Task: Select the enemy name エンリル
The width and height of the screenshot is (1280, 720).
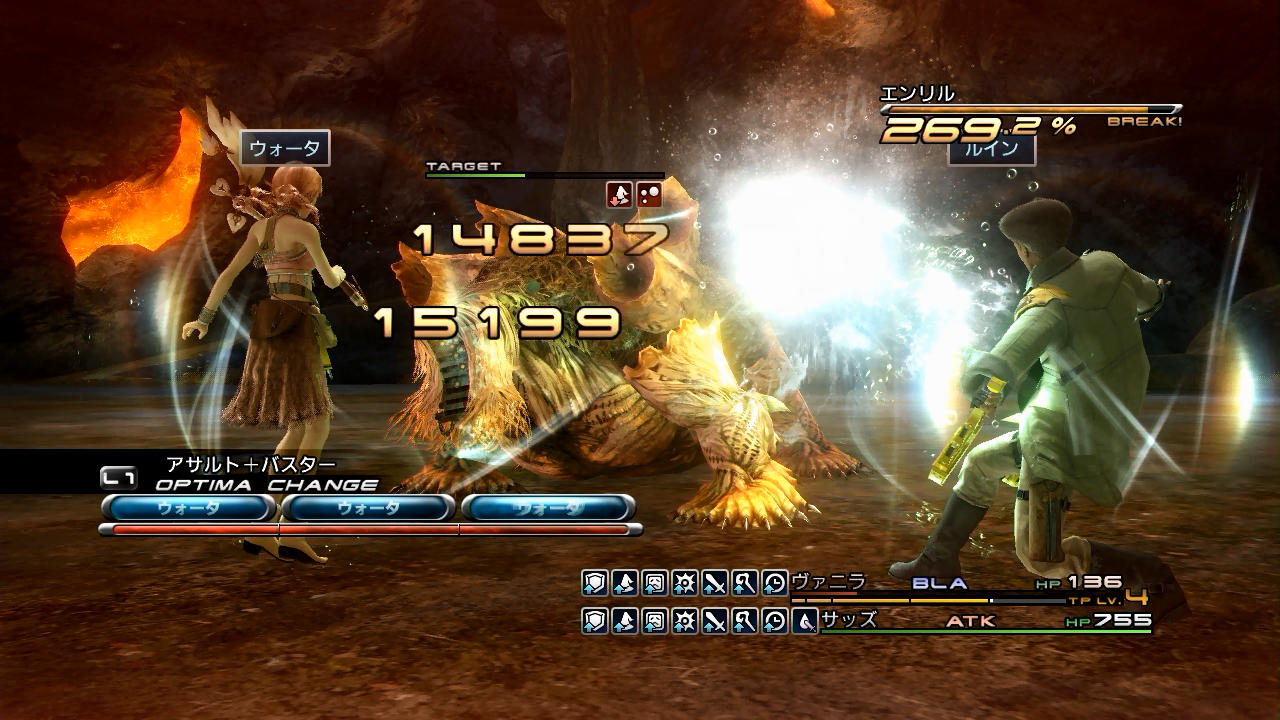Action: [x=916, y=94]
